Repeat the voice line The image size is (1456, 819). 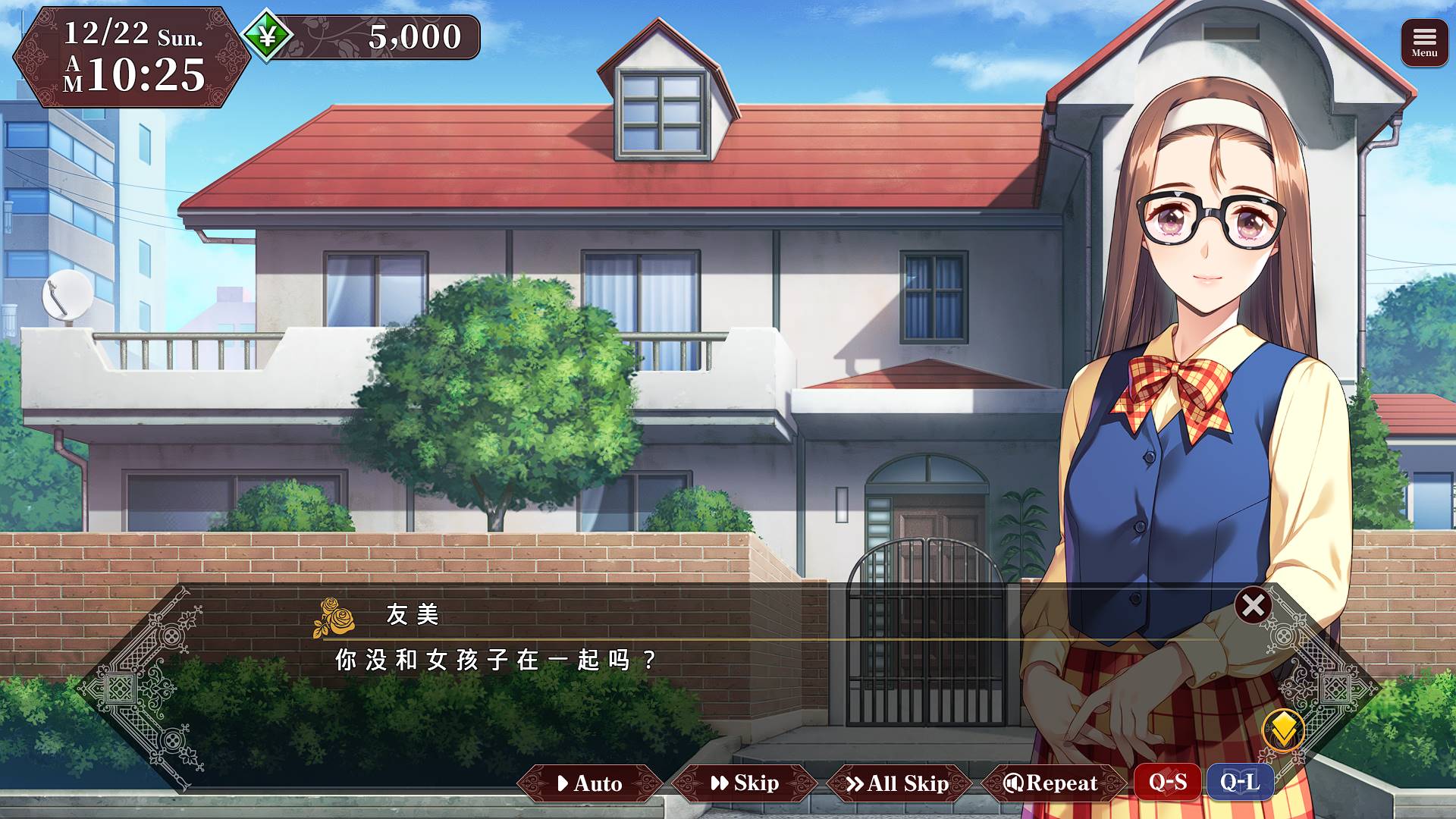[x=1051, y=783]
